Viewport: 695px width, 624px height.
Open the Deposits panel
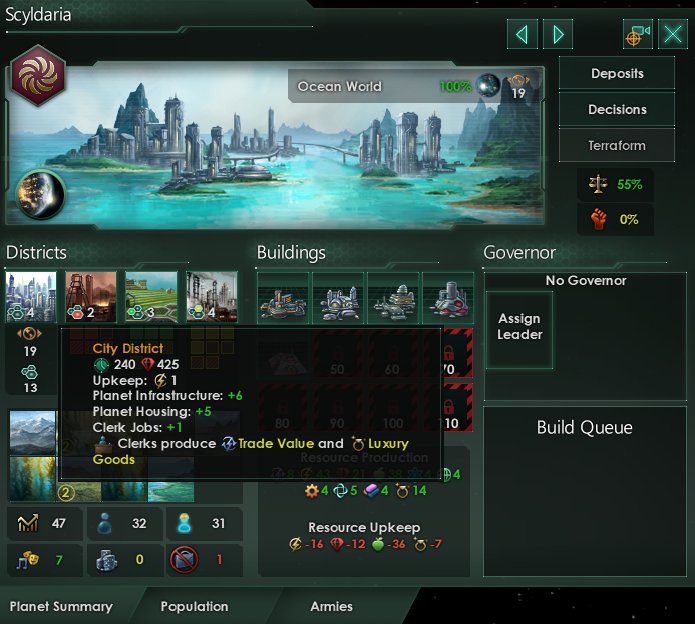coord(617,74)
